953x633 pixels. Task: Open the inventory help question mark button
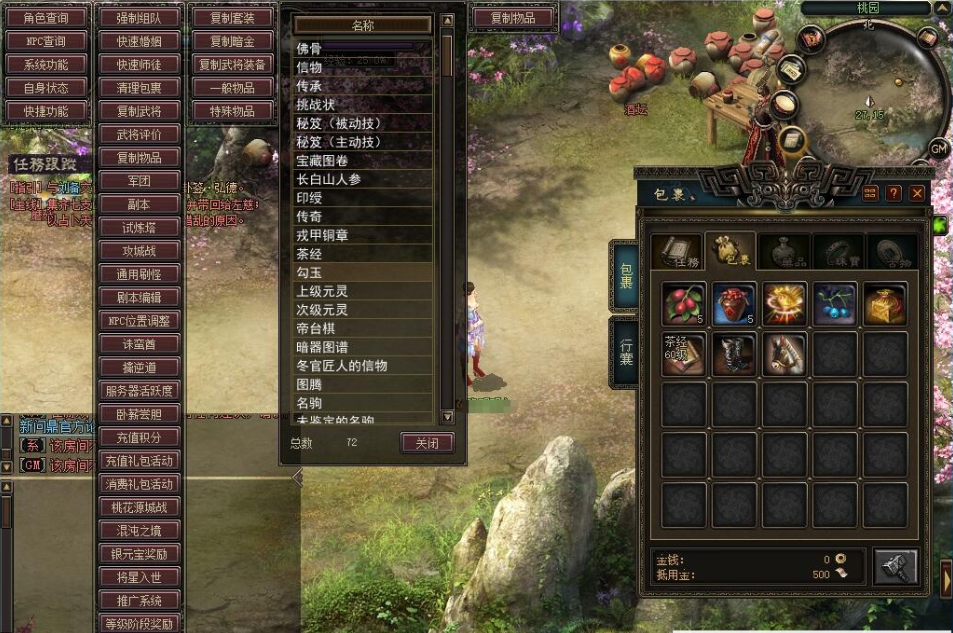[893, 193]
